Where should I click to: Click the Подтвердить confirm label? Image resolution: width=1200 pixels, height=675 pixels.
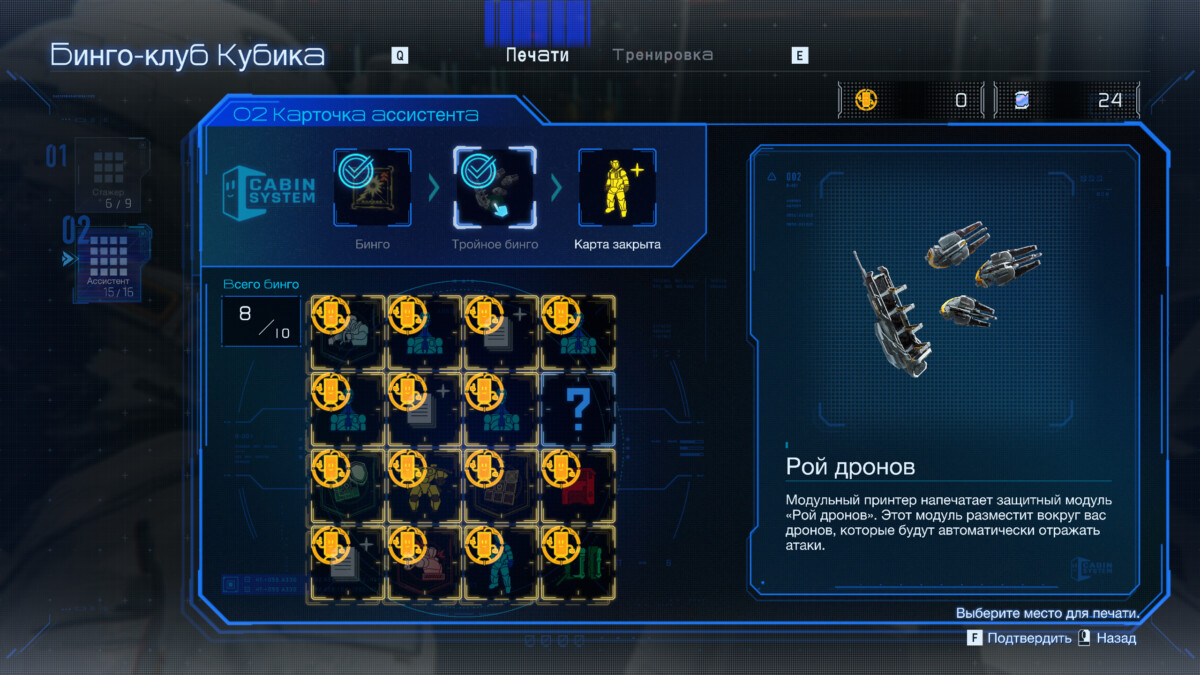(x=1029, y=638)
